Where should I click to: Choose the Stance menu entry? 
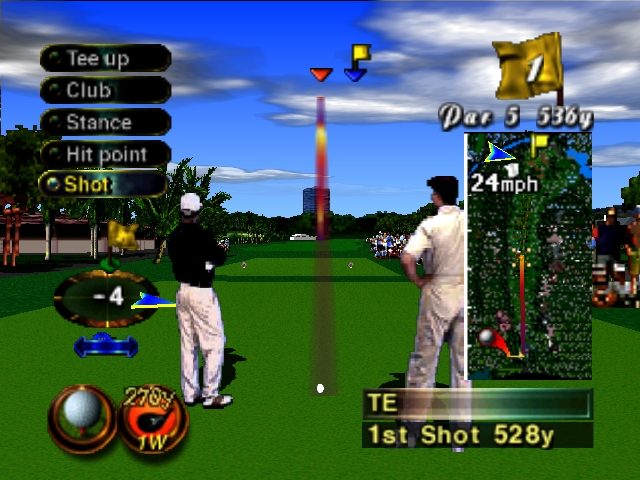click(104, 122)
